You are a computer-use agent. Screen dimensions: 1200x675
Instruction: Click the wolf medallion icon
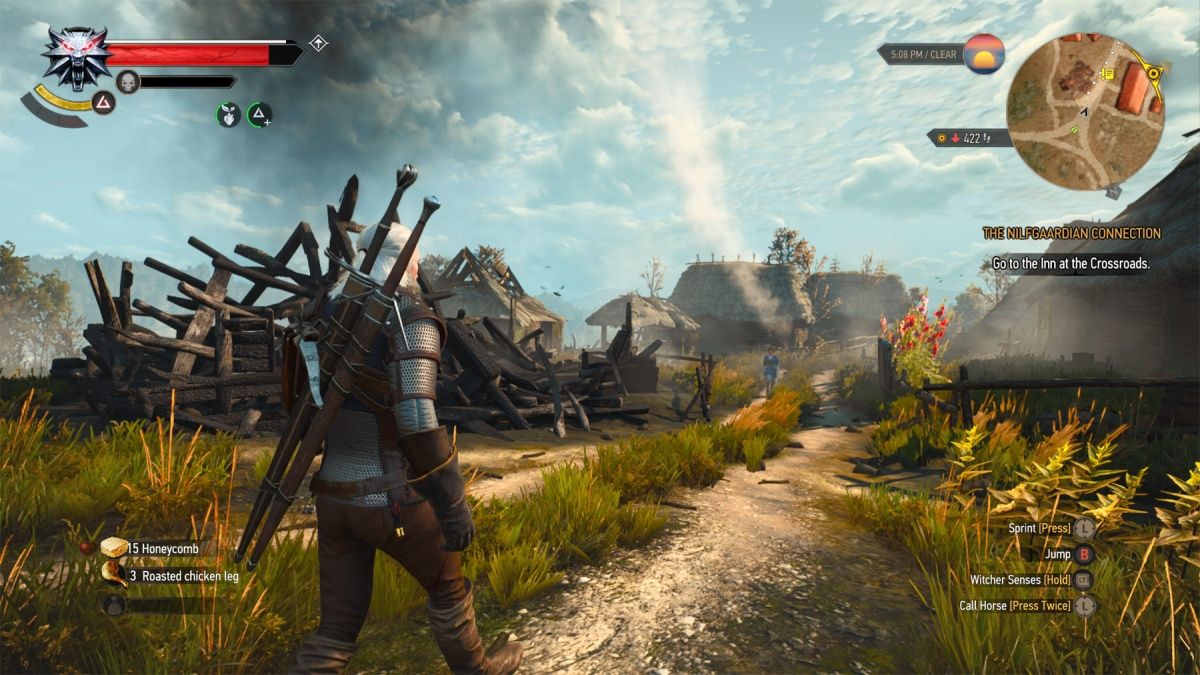[x=77, y=57]
